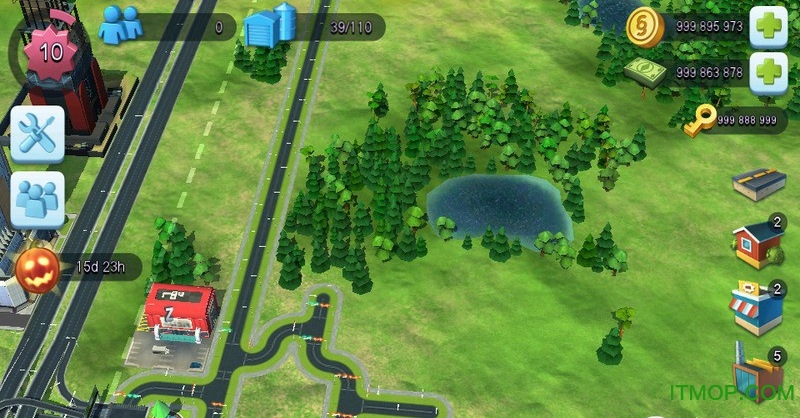
Task: Open the wrench and screwdriver tools menu
Action: click(38, 133)
